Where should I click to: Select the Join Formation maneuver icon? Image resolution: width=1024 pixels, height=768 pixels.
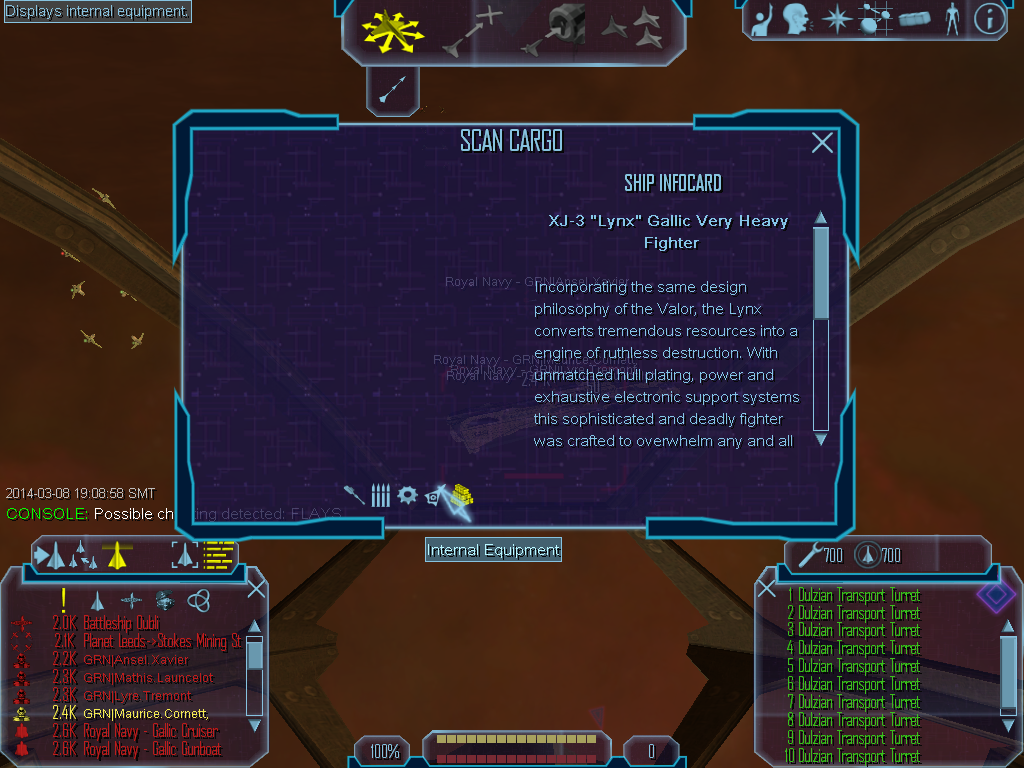pyautogui.click(x=632, y=31)
